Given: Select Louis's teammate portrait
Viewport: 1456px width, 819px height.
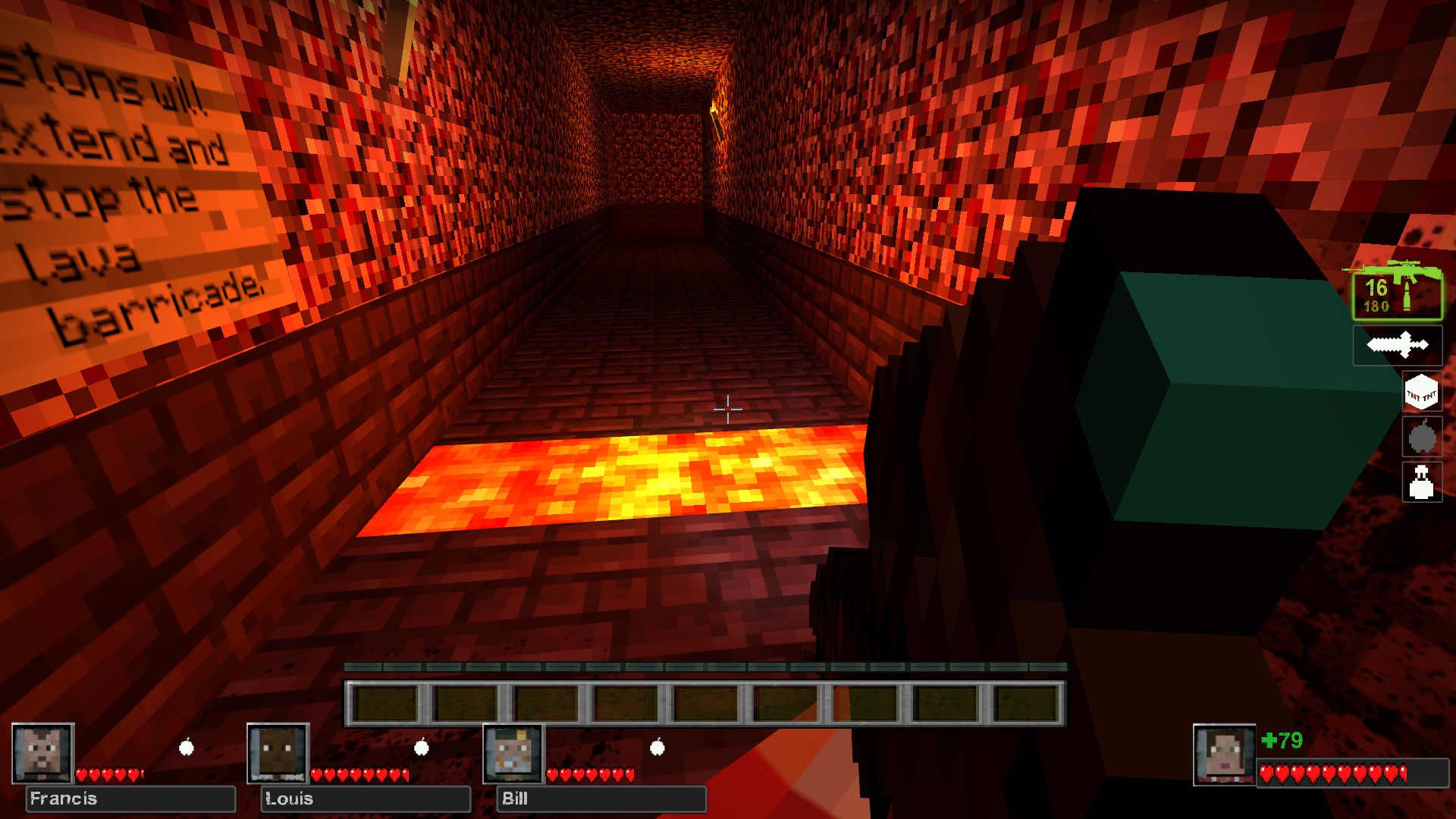Looking at the screenshot, I should point(278,753).
